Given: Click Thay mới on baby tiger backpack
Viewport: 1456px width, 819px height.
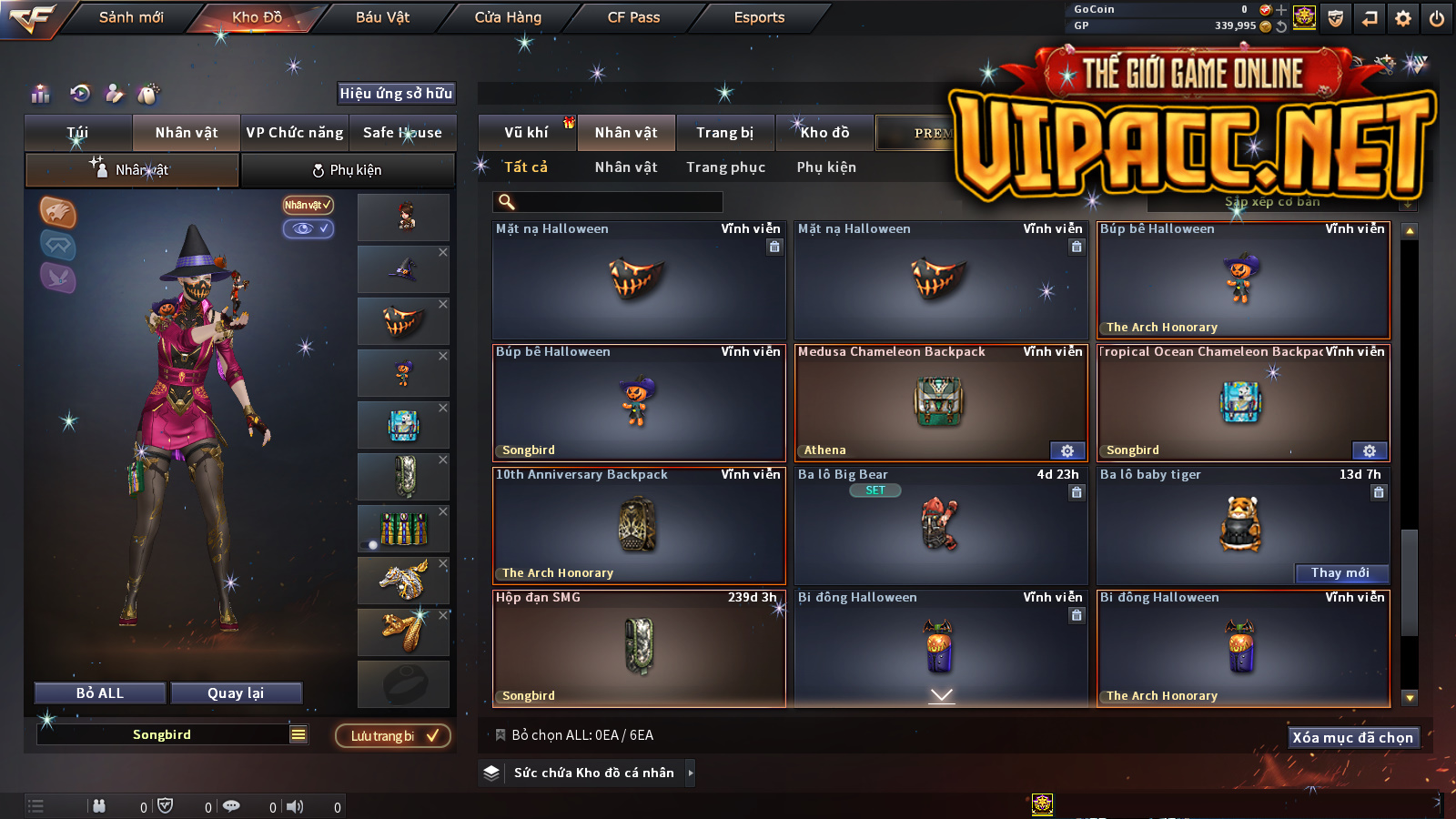Looking at the screenshot, I should 1340,572.
